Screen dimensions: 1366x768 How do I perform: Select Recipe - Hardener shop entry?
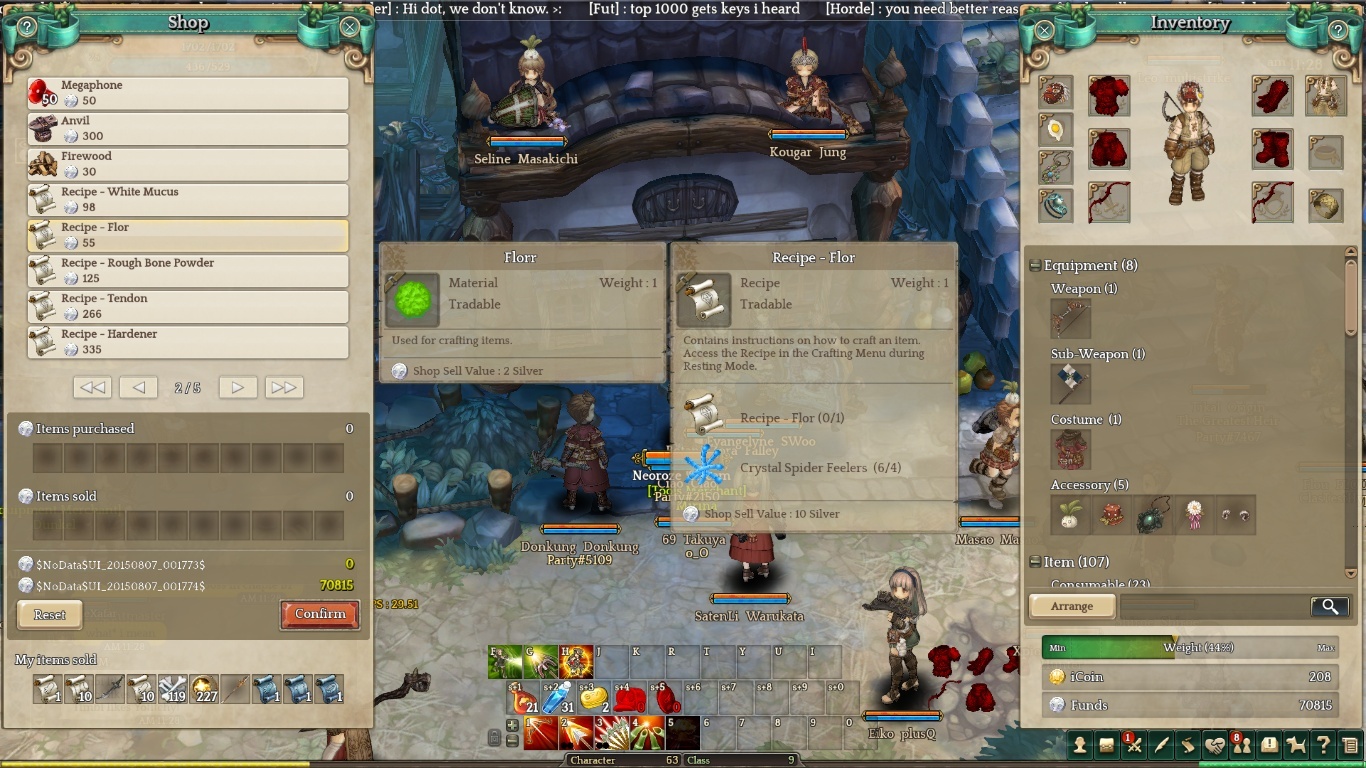(x=188, y=342)
